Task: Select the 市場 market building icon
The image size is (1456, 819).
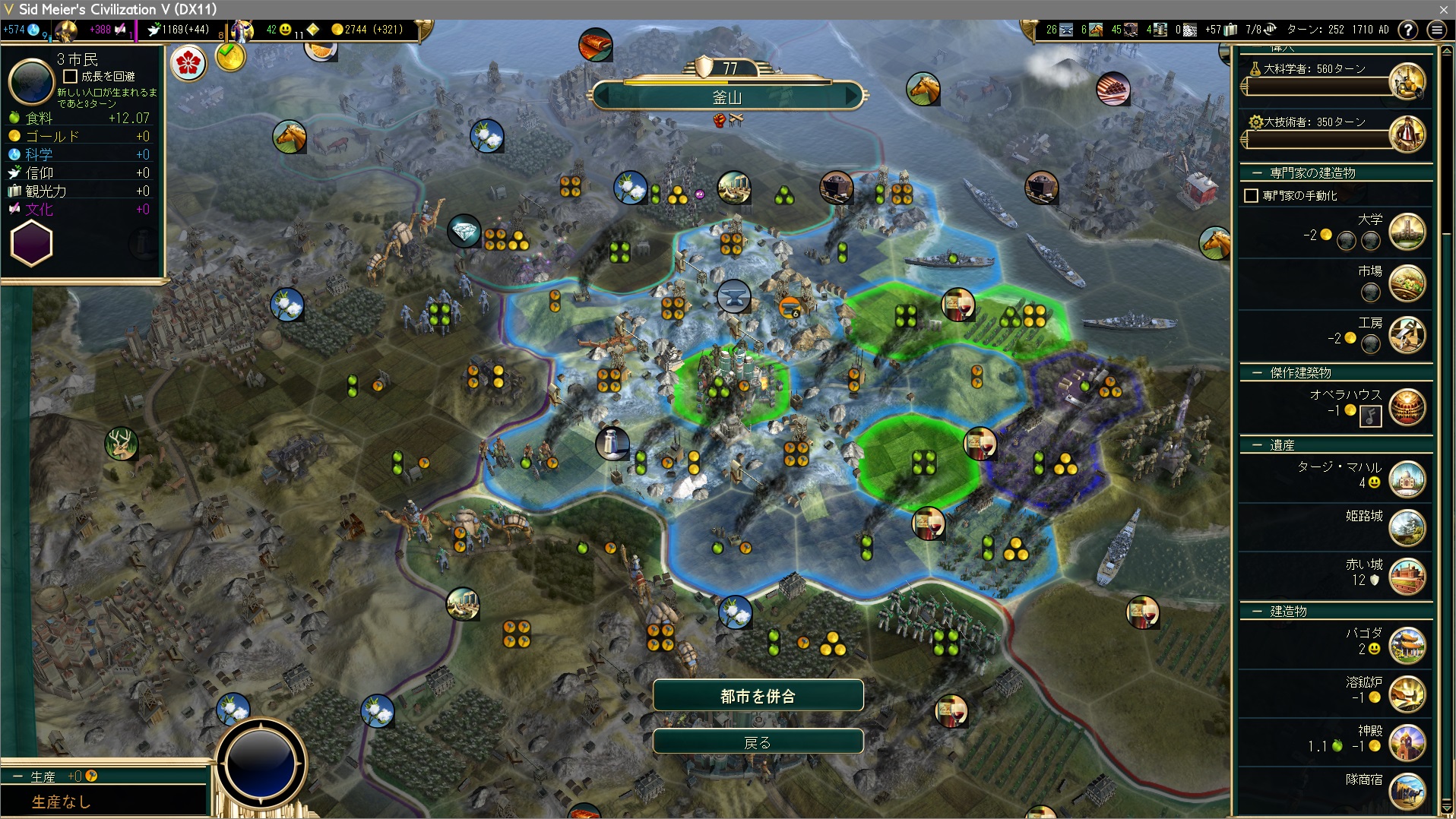Action: 1407,284
